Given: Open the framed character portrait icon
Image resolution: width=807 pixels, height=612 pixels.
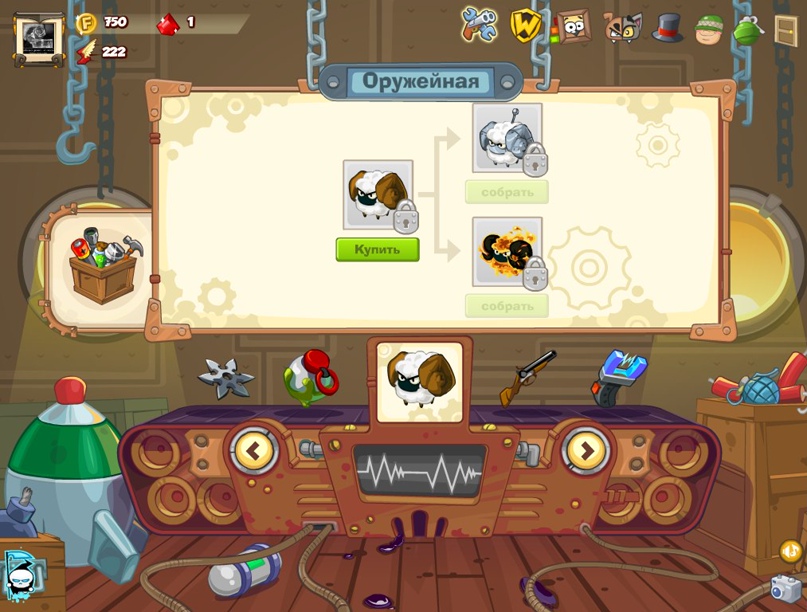Looking at the screenshot, I should 573,26.
